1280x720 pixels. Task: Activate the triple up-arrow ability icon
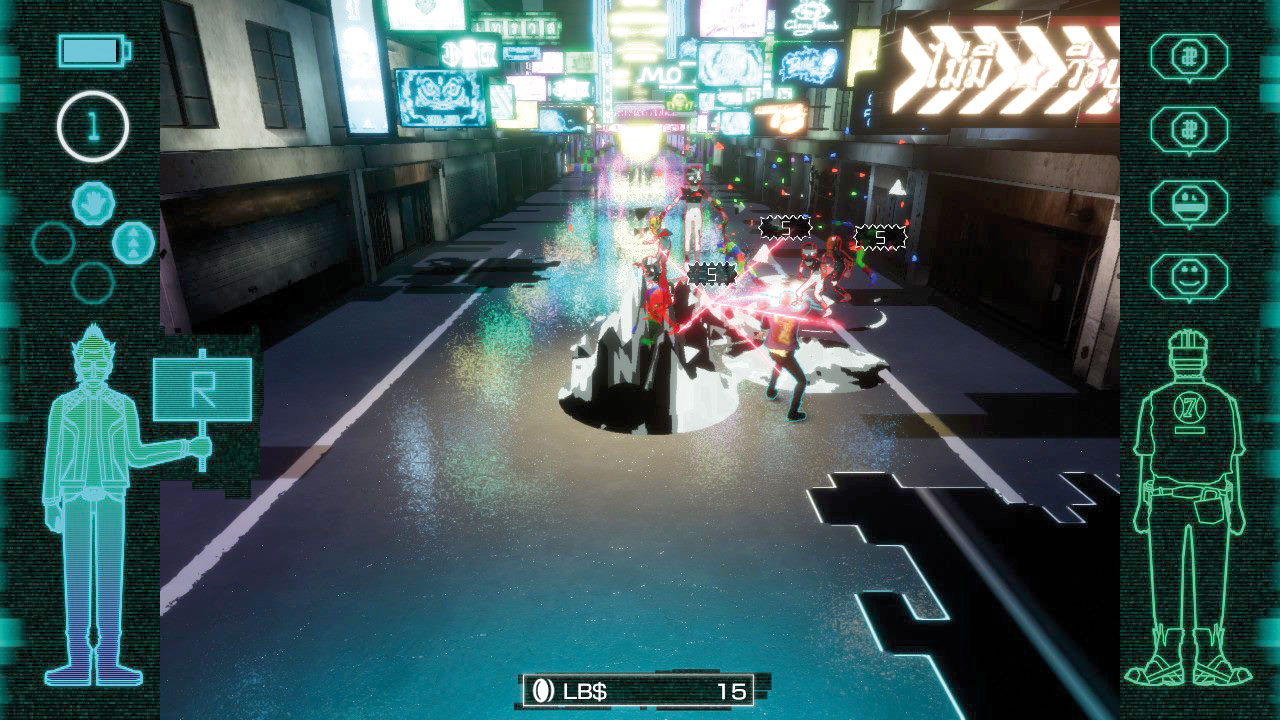133,243
